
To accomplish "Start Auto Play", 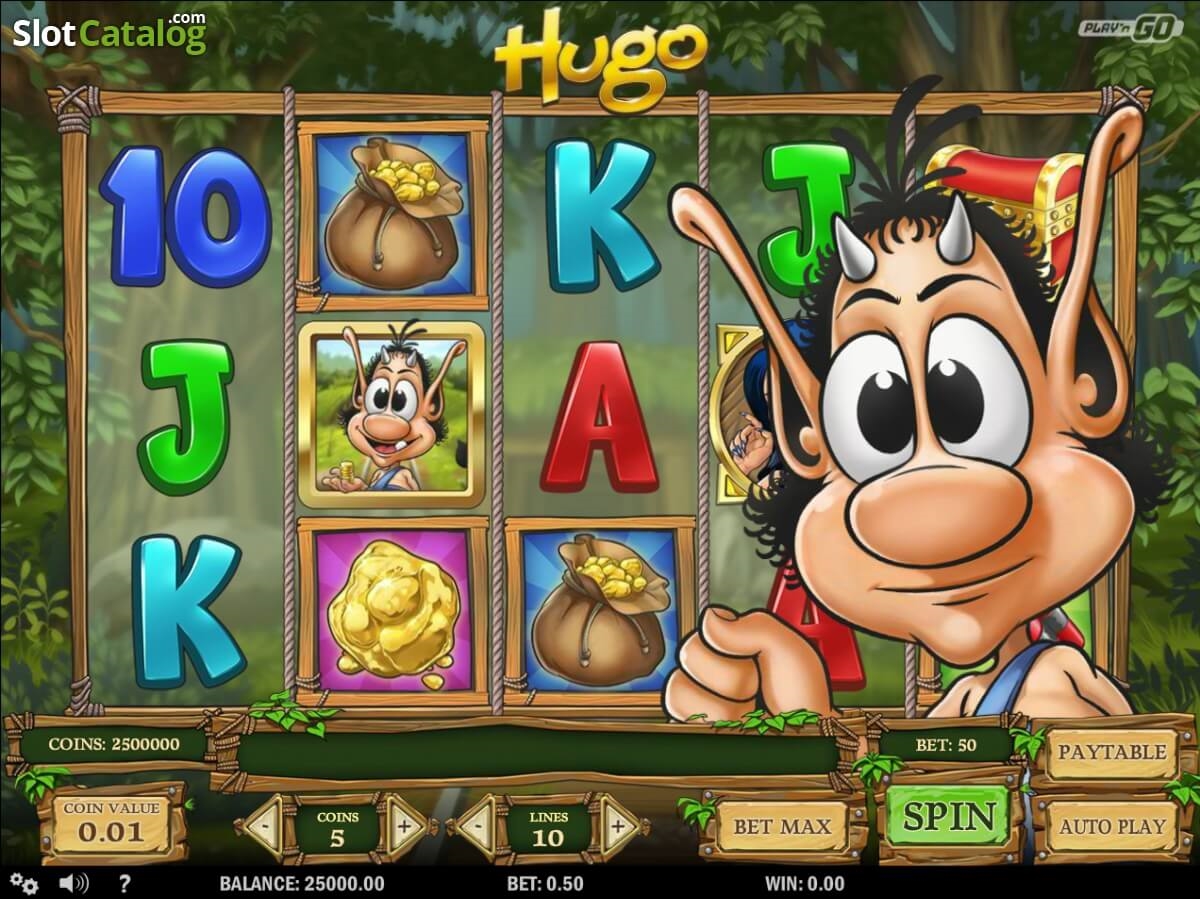I will coord(1112,827).
